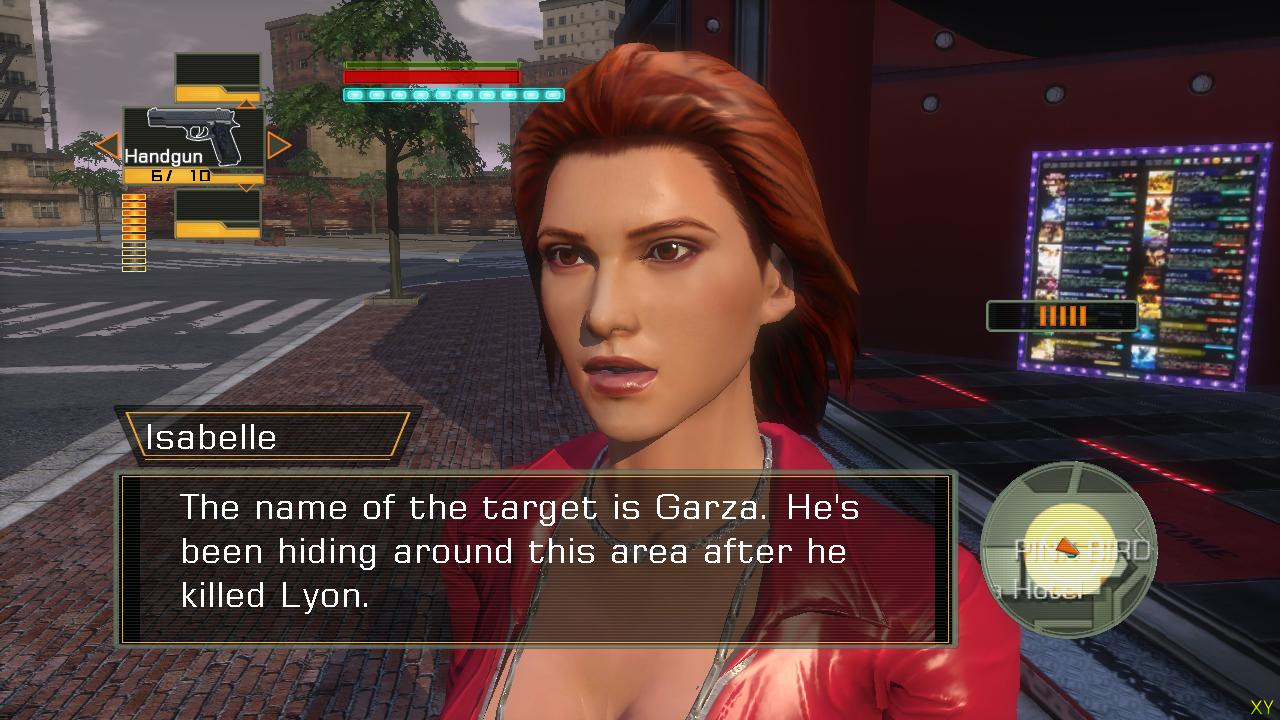The image size is (1280, 720).
Task: Click the right orange weapon-cycle arrow
Action: click(x=279, y=146)
